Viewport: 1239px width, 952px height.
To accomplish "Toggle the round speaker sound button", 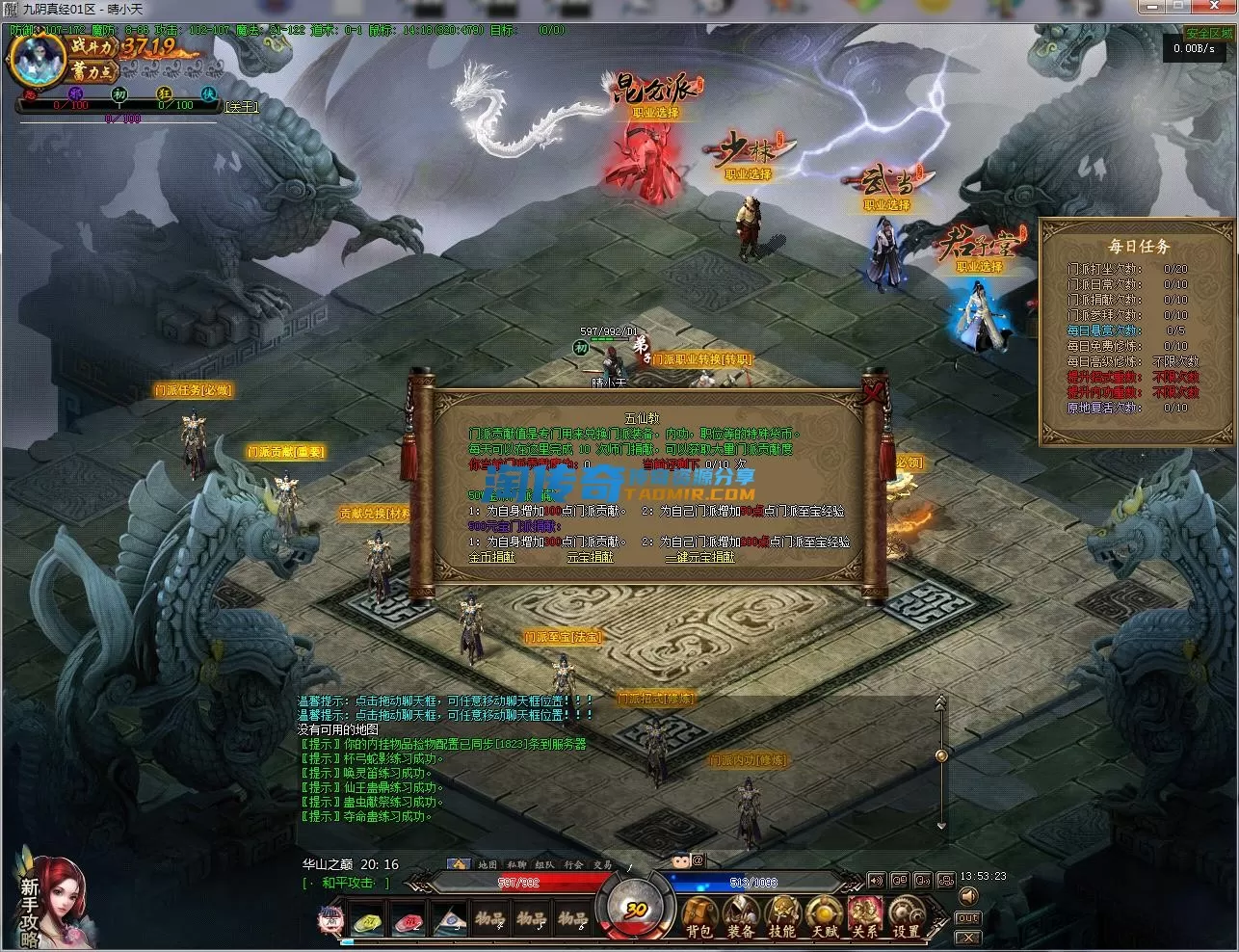I will (968, 897).
